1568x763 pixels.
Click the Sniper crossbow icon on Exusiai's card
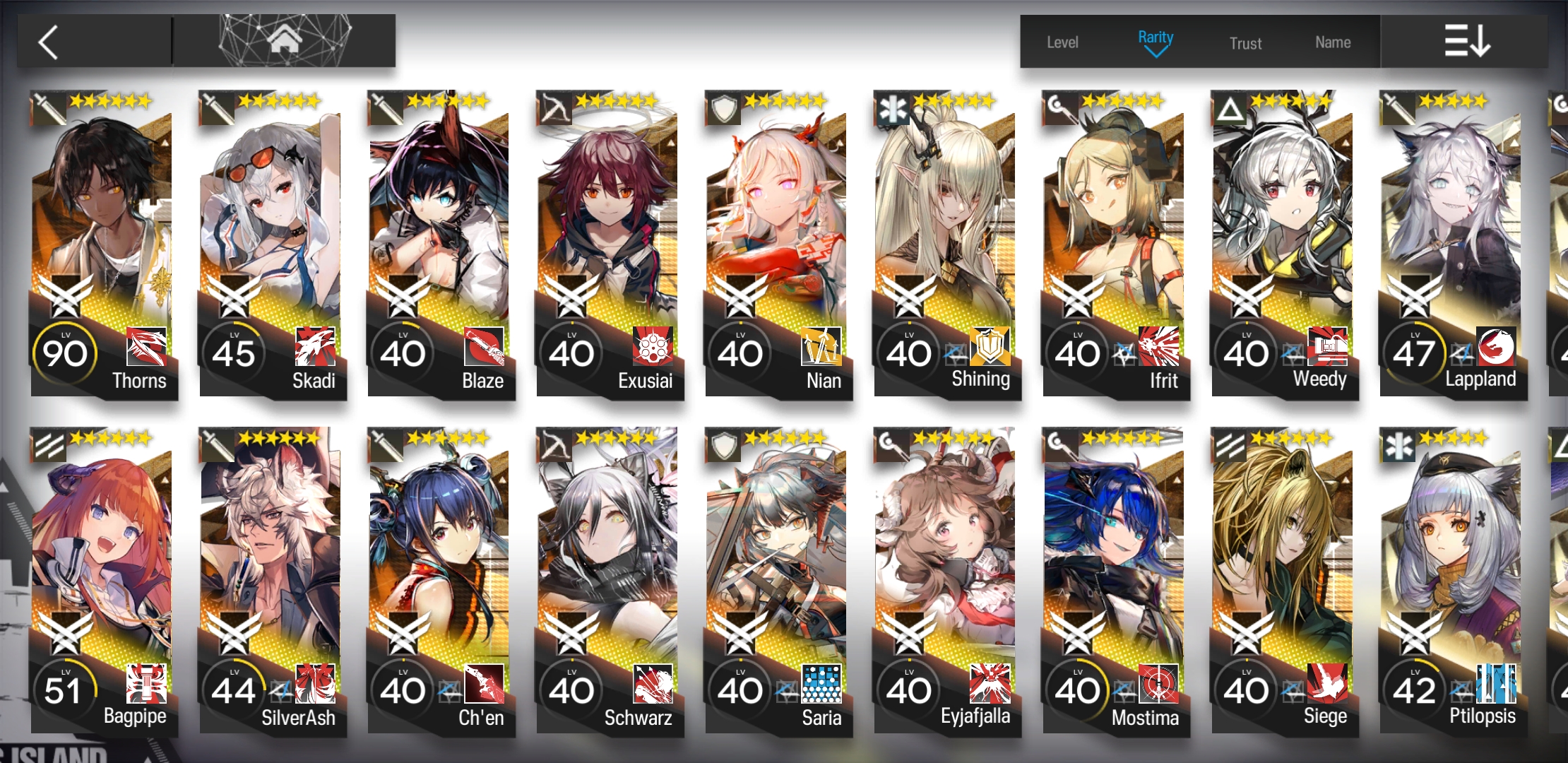coord(552,107)
